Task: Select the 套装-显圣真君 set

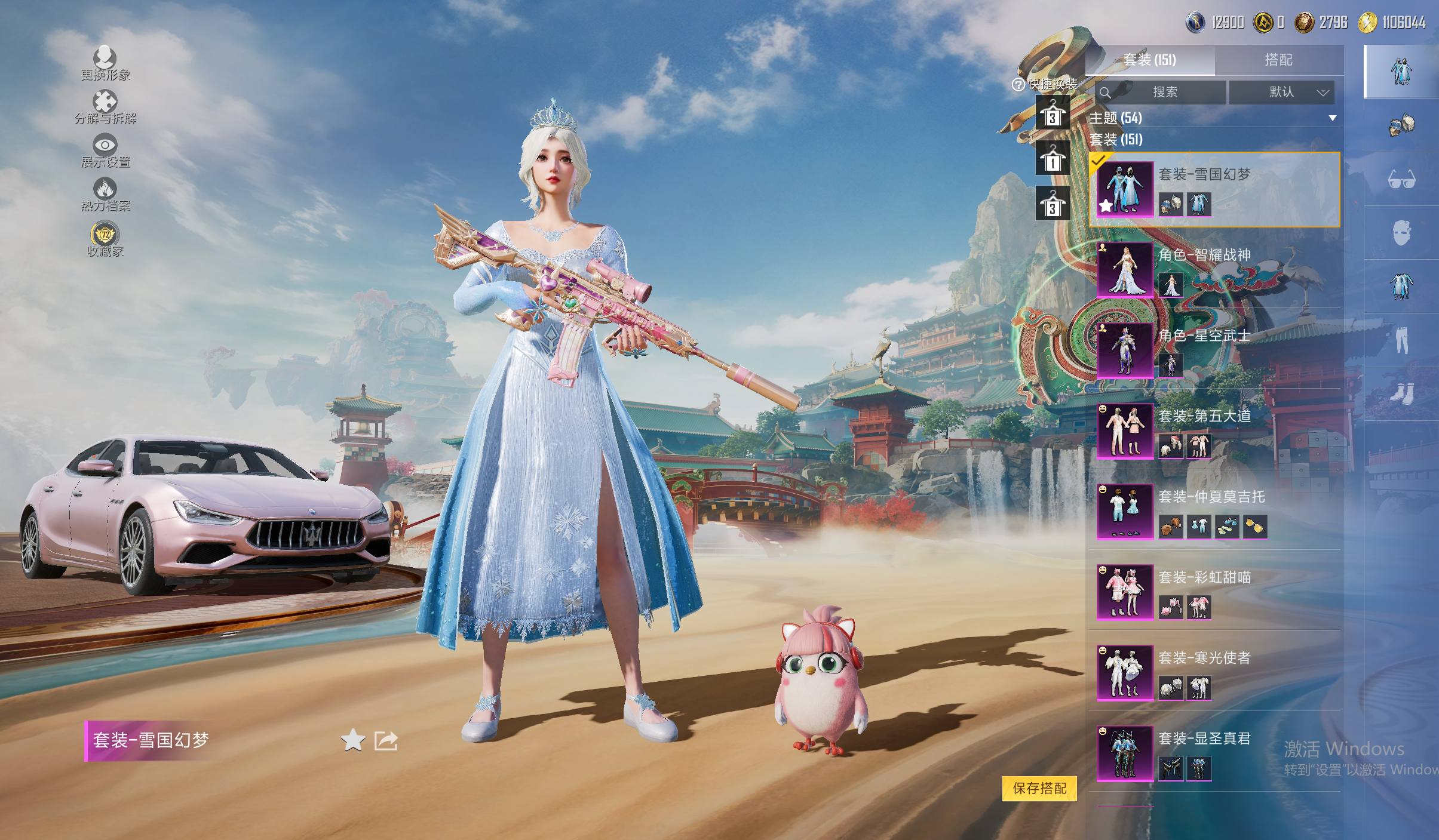Action: (1213, 753)
